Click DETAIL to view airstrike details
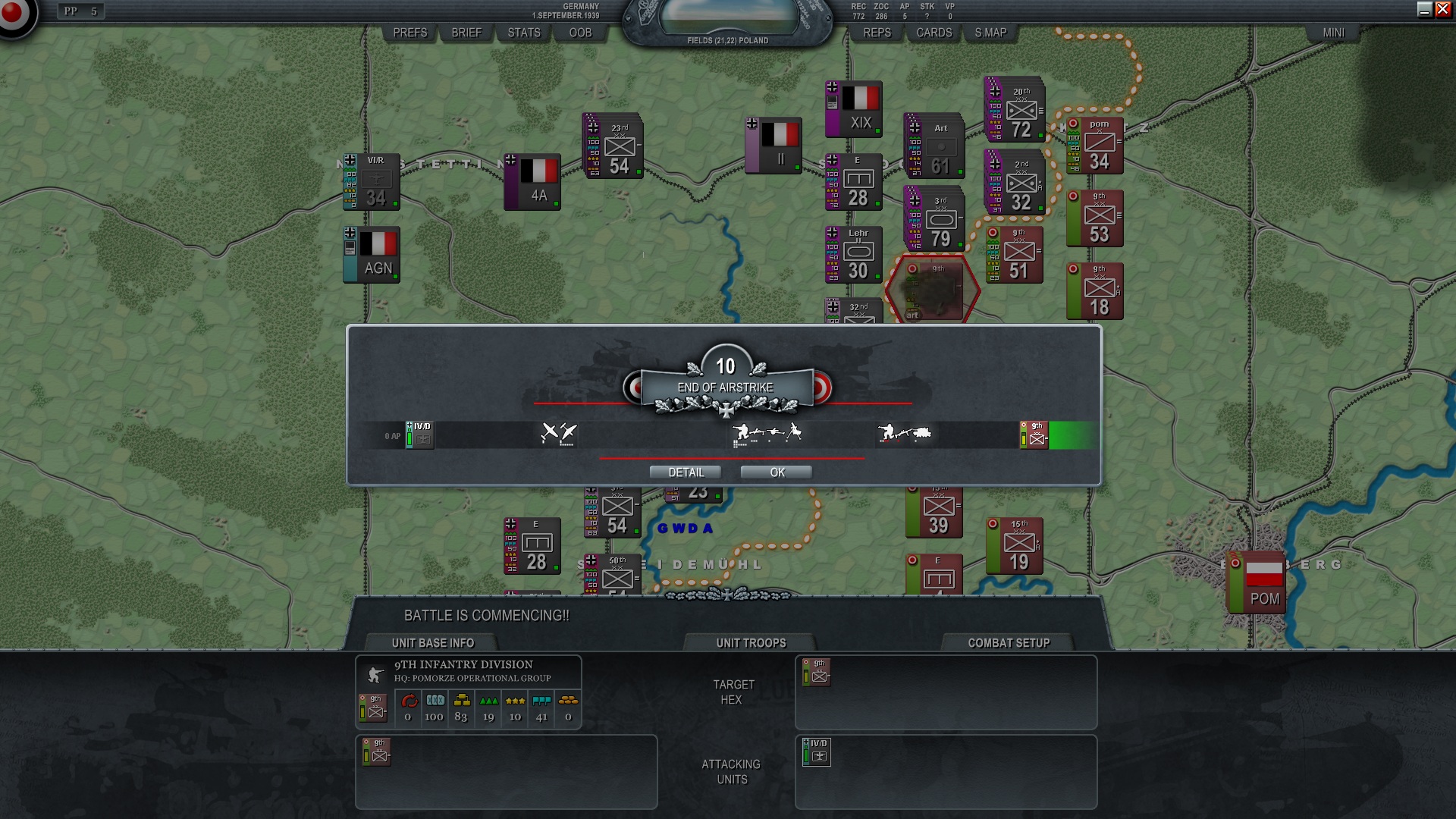Screen dimensions: 1456x819 (687, 472)
